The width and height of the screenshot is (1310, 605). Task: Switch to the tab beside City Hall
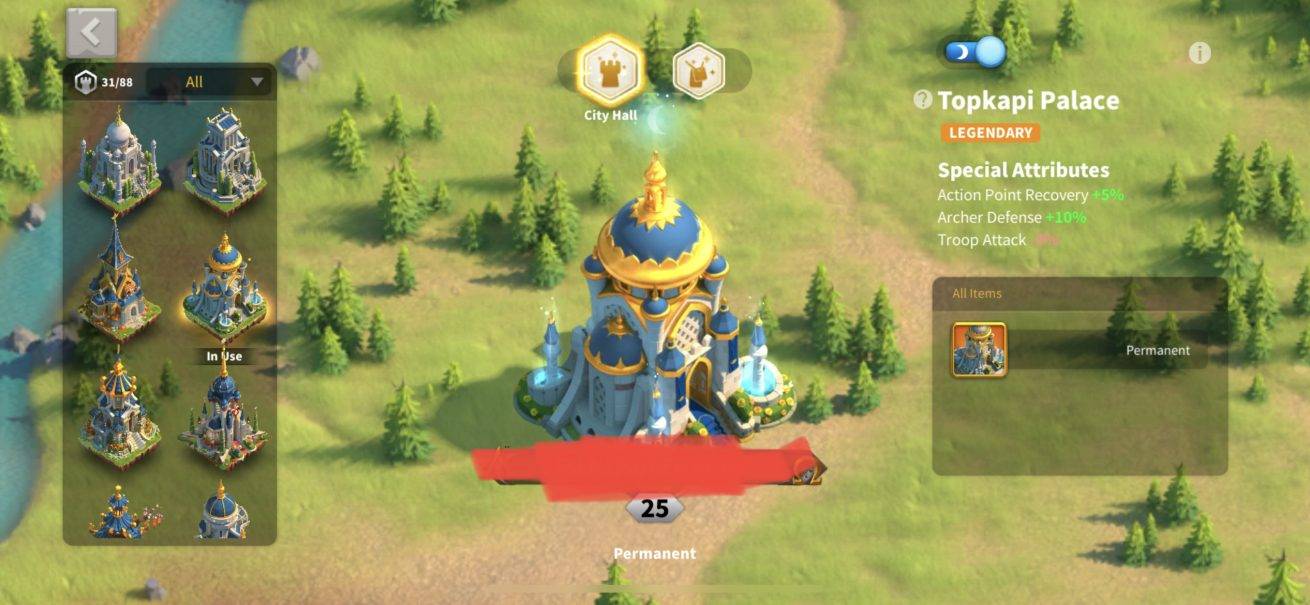(x=698, y=71)
